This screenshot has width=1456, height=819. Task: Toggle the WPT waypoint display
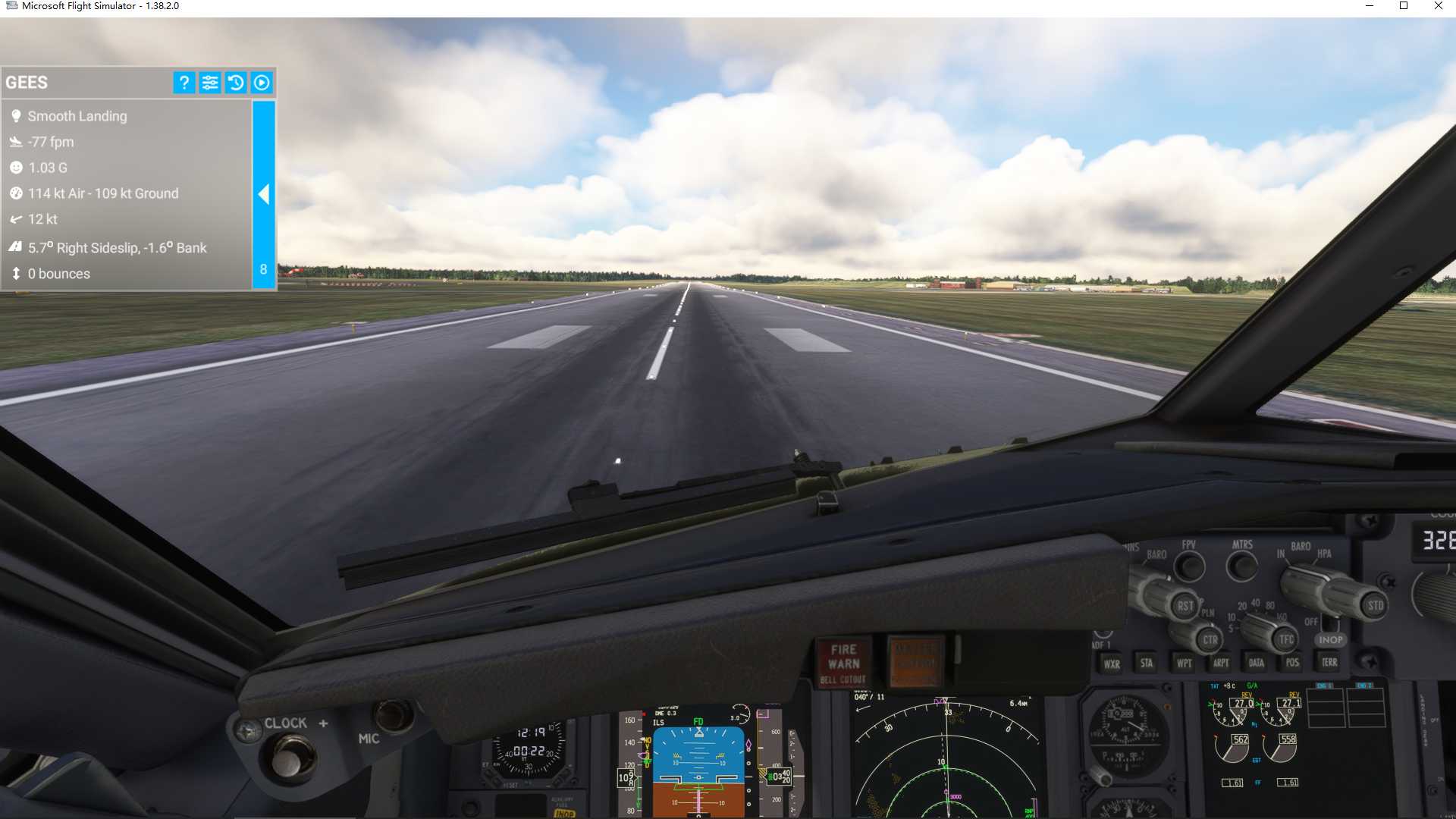click(1183, 662)
